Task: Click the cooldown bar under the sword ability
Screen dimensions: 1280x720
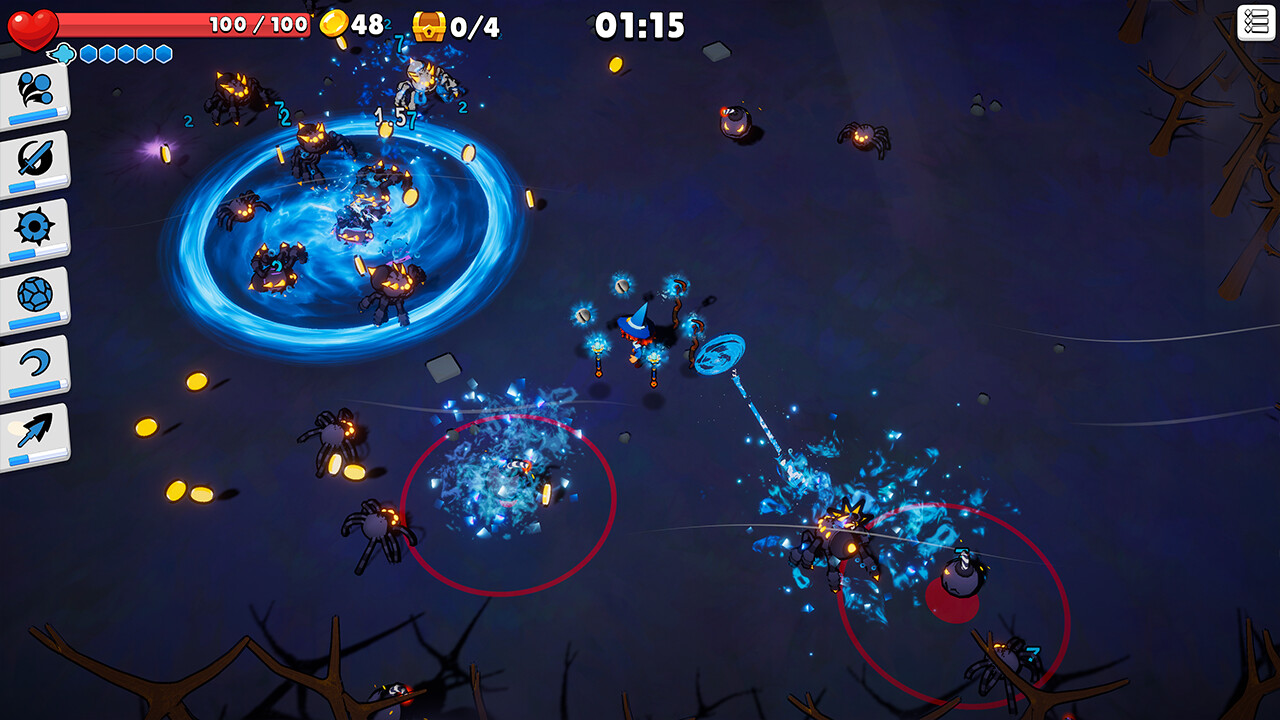Action: click(x=38, y=186)
